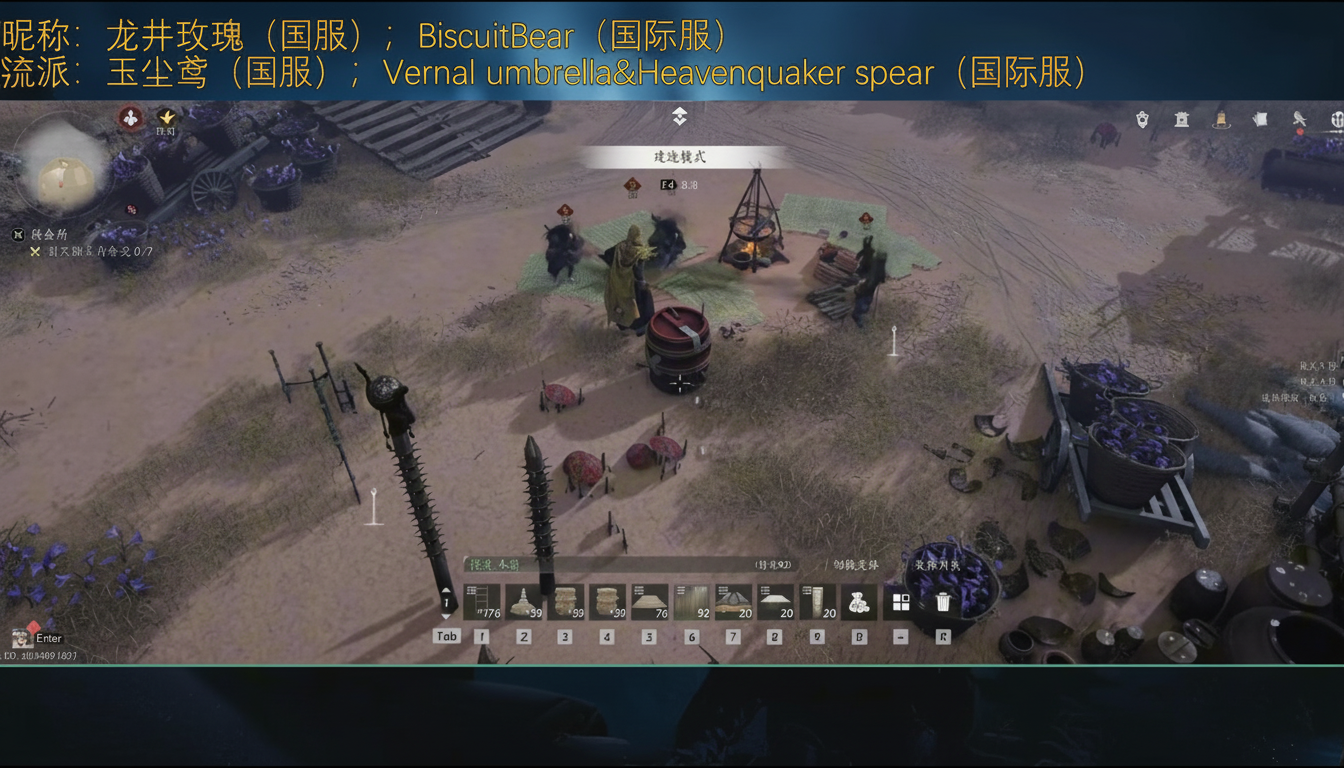Click the pouch icon in hotbar slot B
Screen dimensions: 1344x768
coord(859,601)
